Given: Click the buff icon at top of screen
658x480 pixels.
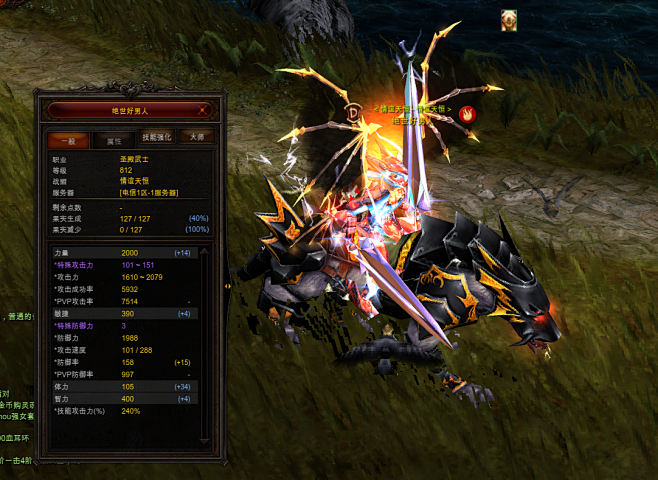Looking at the screenshot, I should click(x=509, y=18).
